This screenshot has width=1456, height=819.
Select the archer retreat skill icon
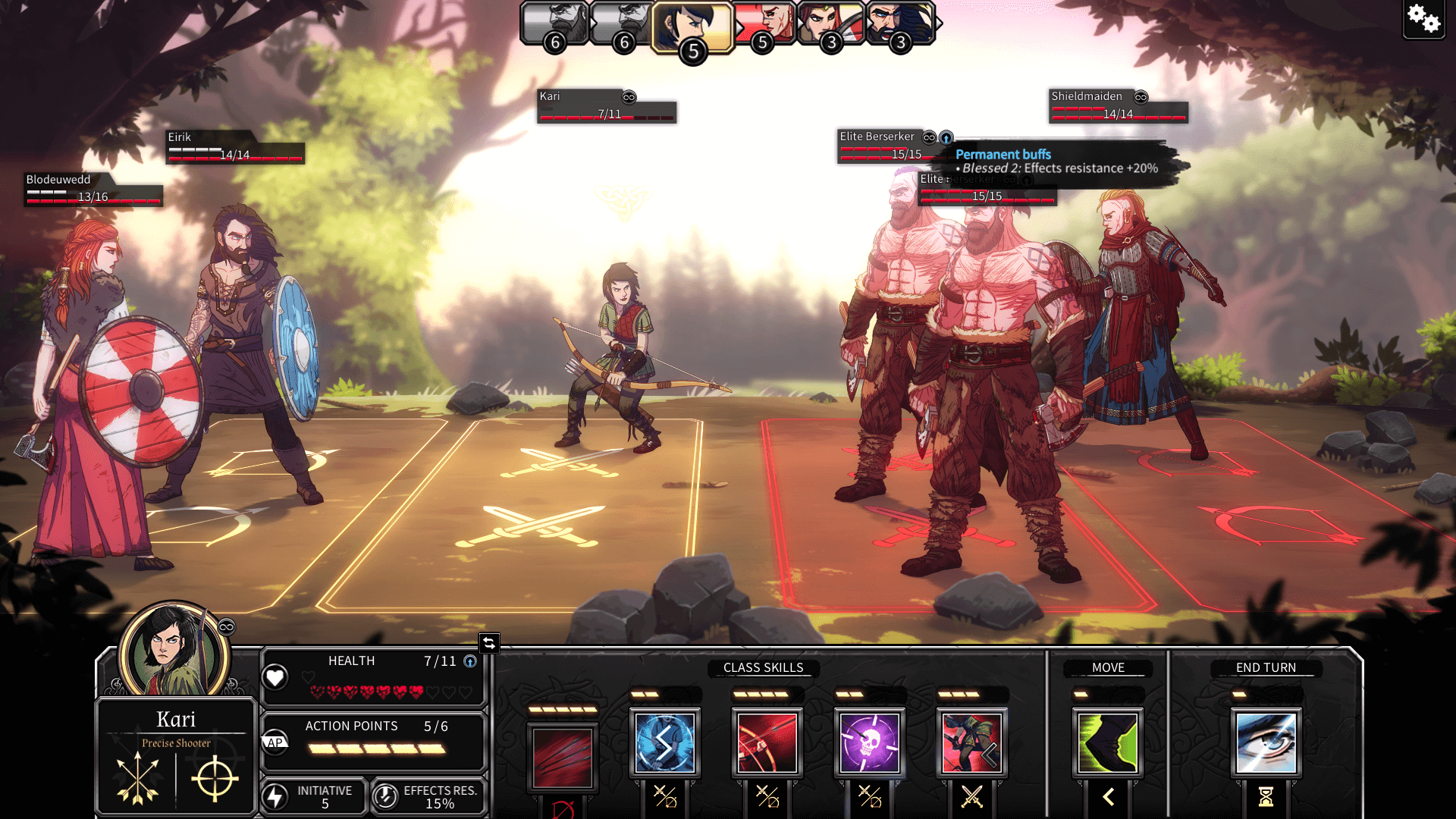[x=971, y=742]
